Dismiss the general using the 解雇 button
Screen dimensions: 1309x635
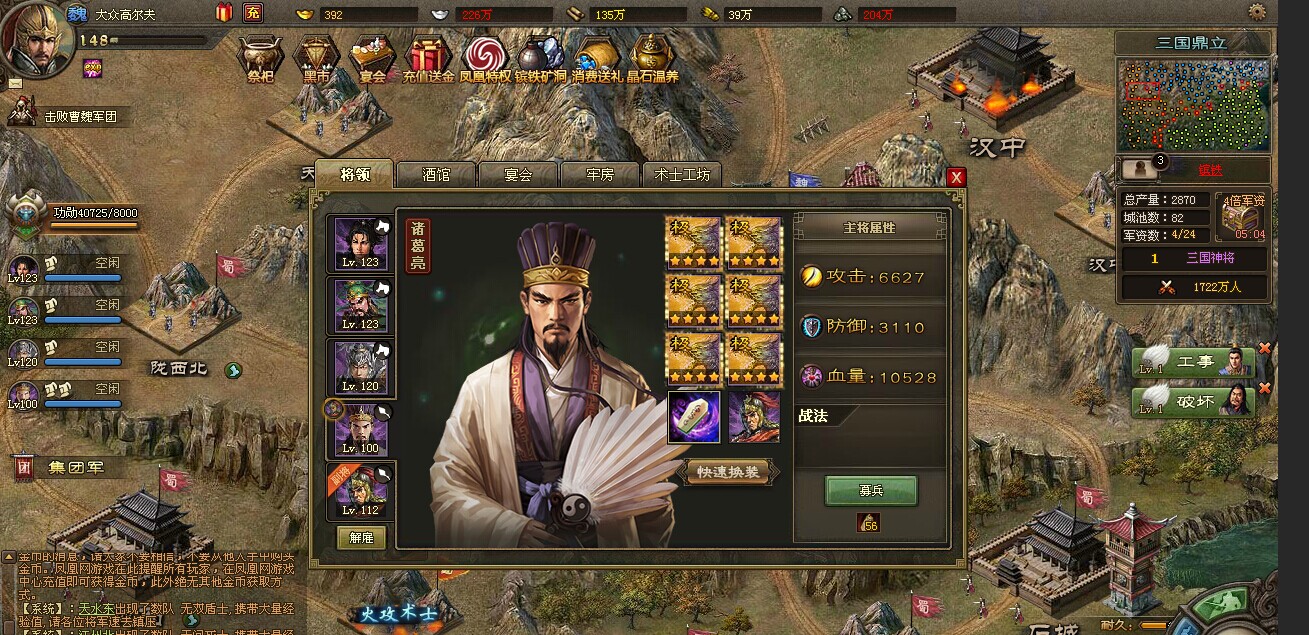pyautogui.click(x=361, y=536)
